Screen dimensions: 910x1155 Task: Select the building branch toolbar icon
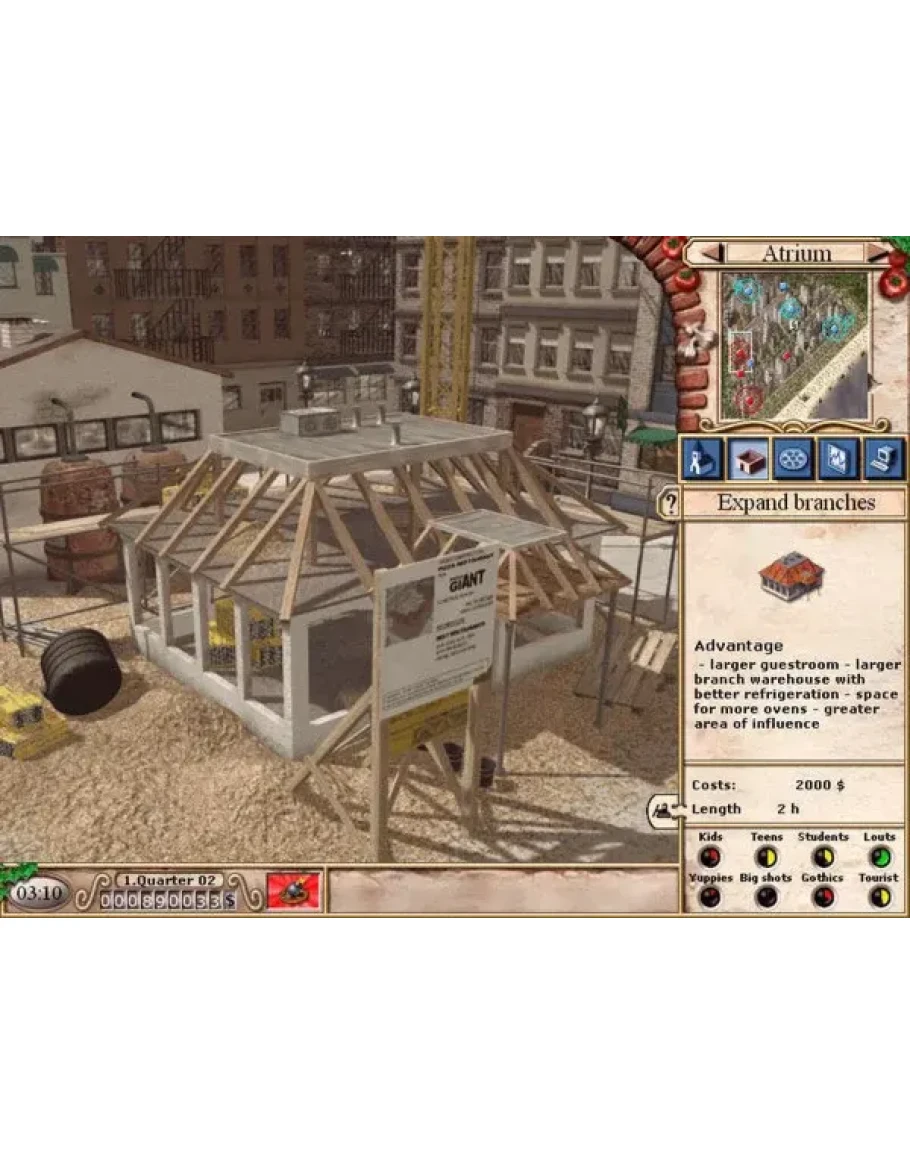[748, 459]
